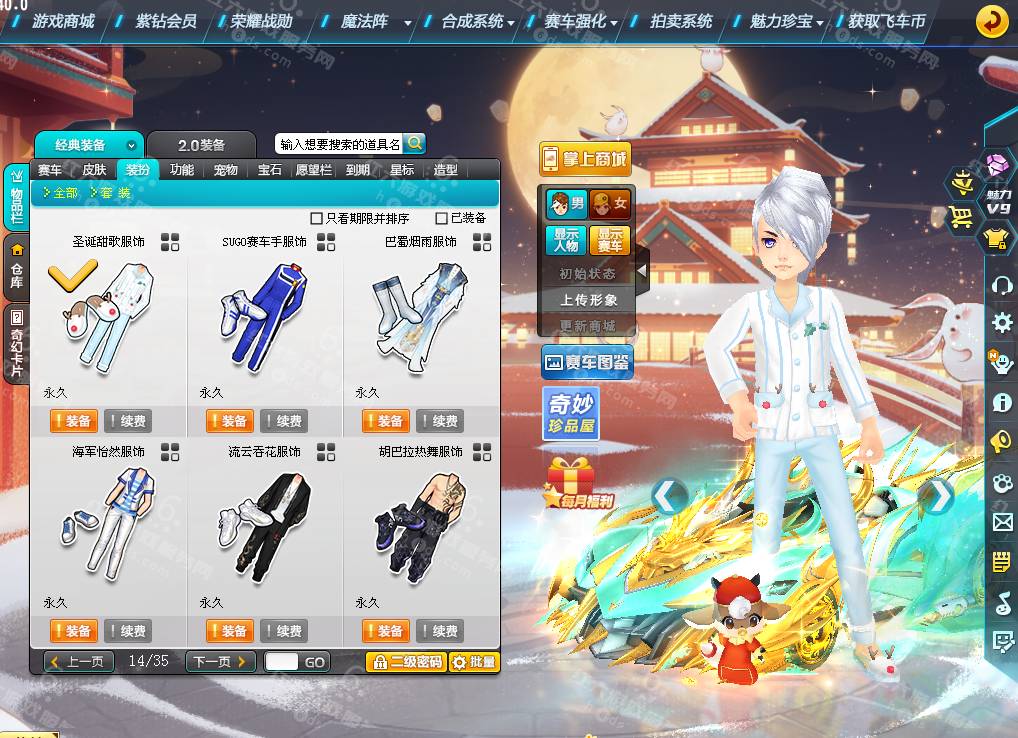This screenshot has height=738, width=1018.
Task: Toggle the 已装备 filter checkbox
Action: tap(442, 218)
